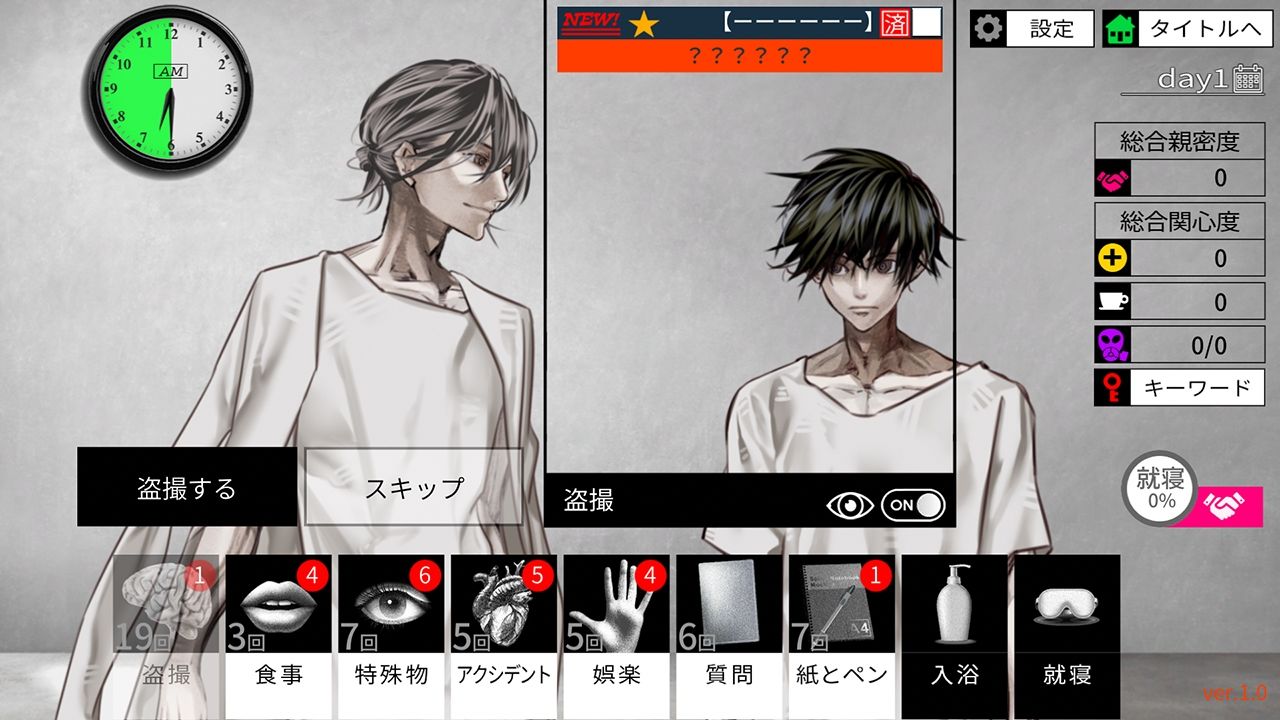
Task: Open the day1 calendar icon
Action: coord(1248,79)
